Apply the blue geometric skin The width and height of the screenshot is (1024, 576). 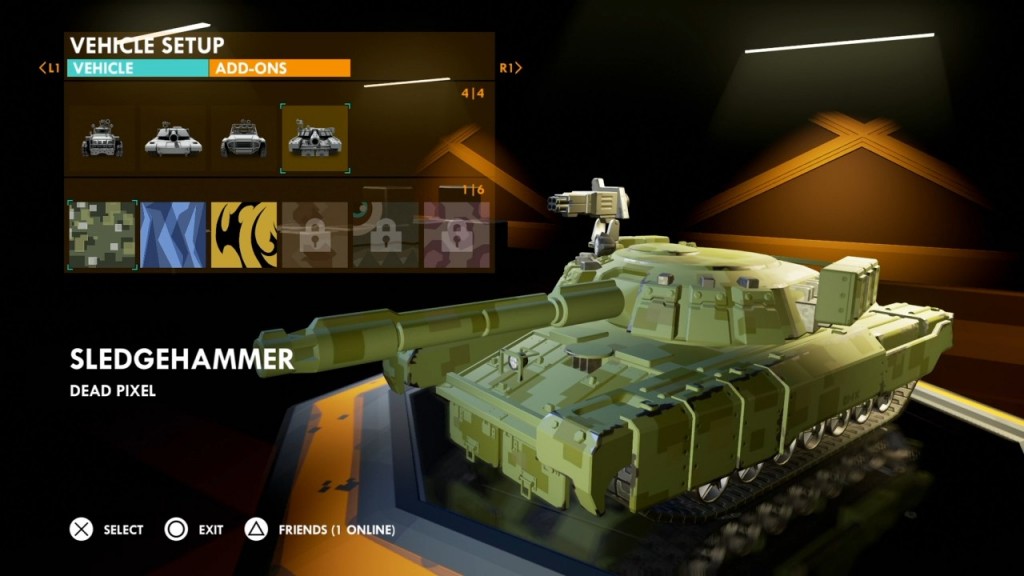click(173, 235)
